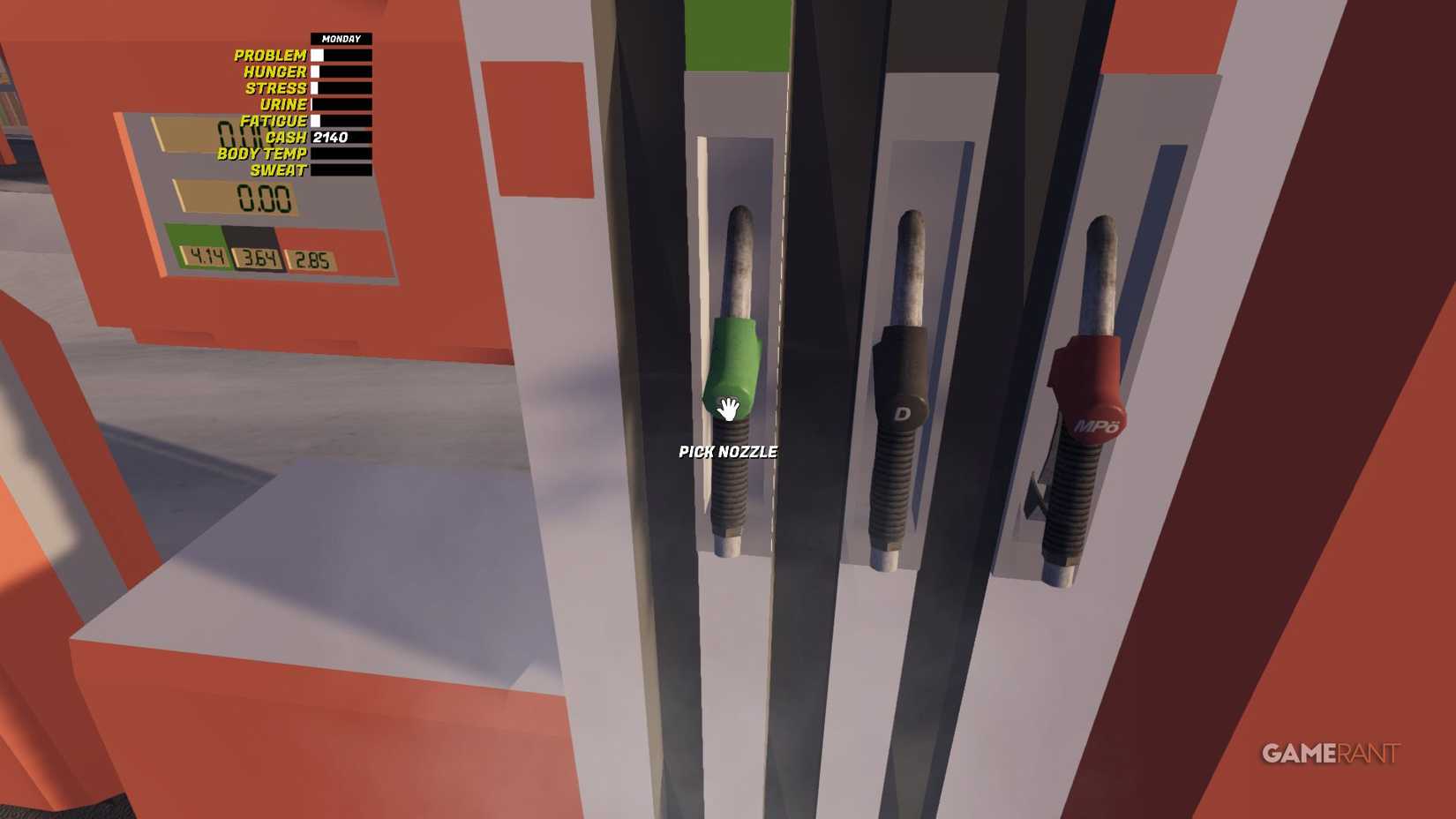Click the hand cursor icon on the nozzle

(727, 409)
